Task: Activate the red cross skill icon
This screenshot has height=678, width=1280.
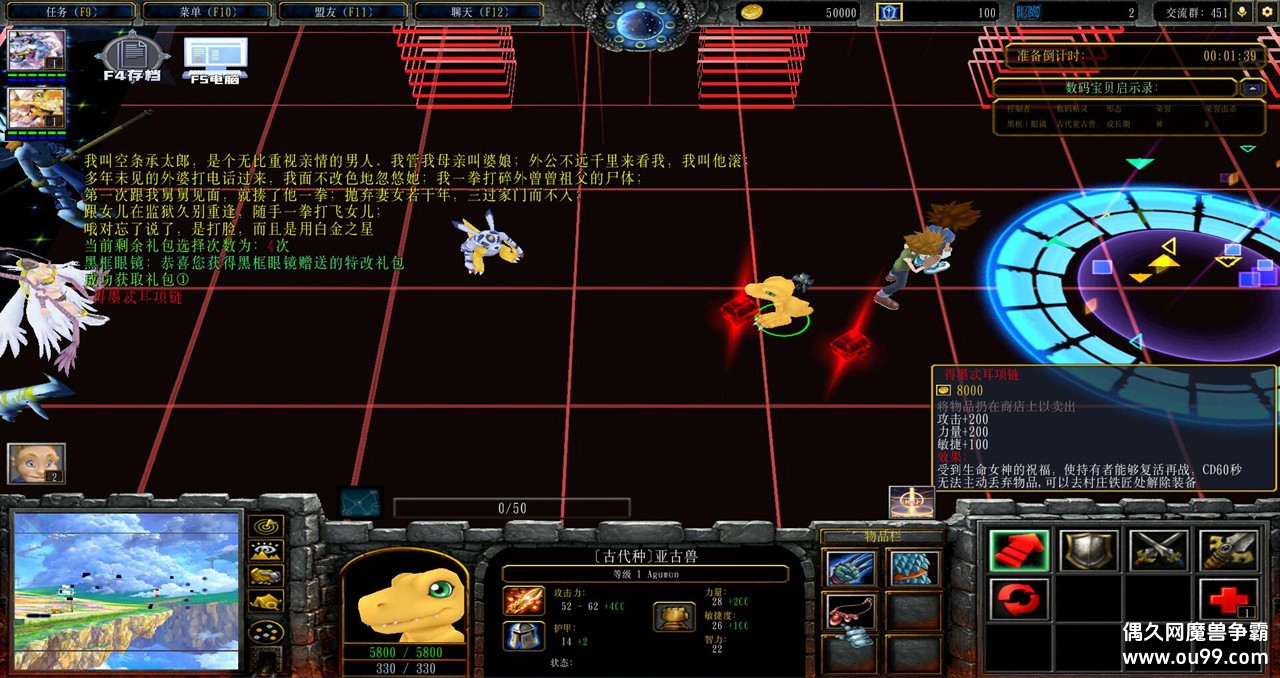Action: (x=1227, y=600)
